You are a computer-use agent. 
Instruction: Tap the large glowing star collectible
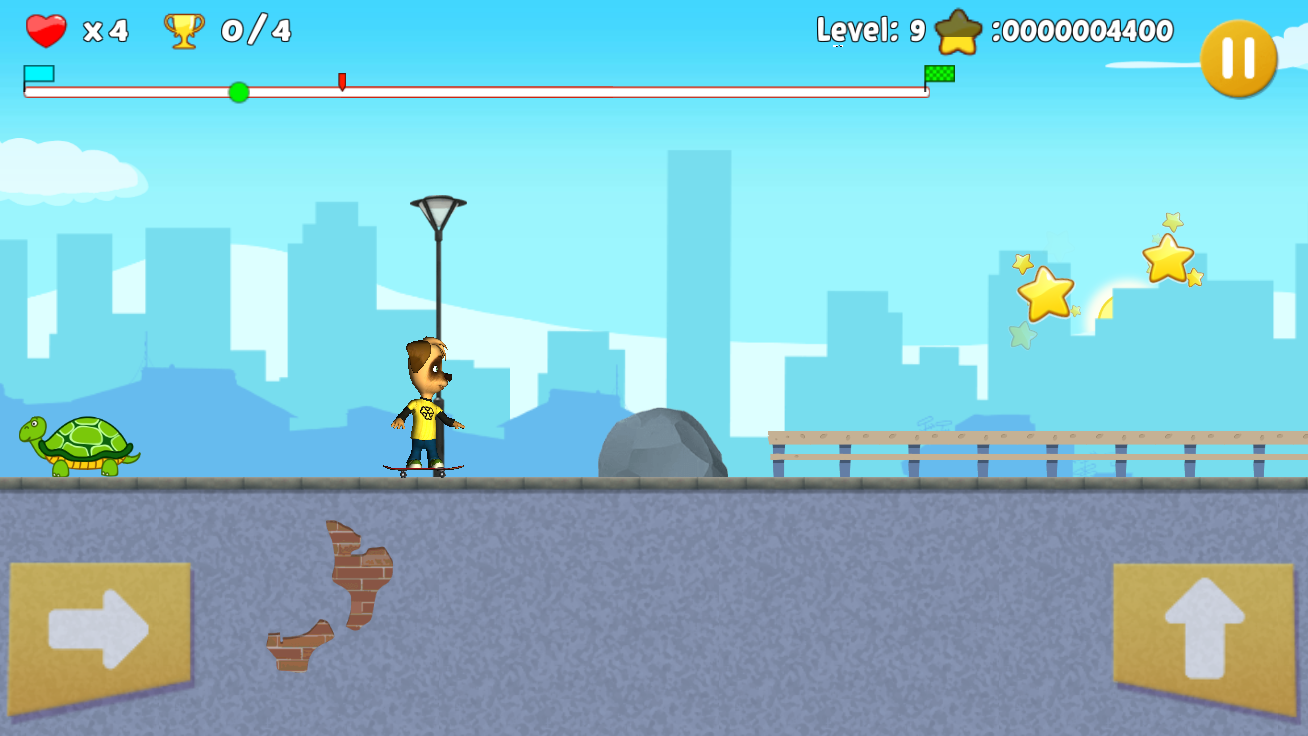click(x=1047, y=295)
